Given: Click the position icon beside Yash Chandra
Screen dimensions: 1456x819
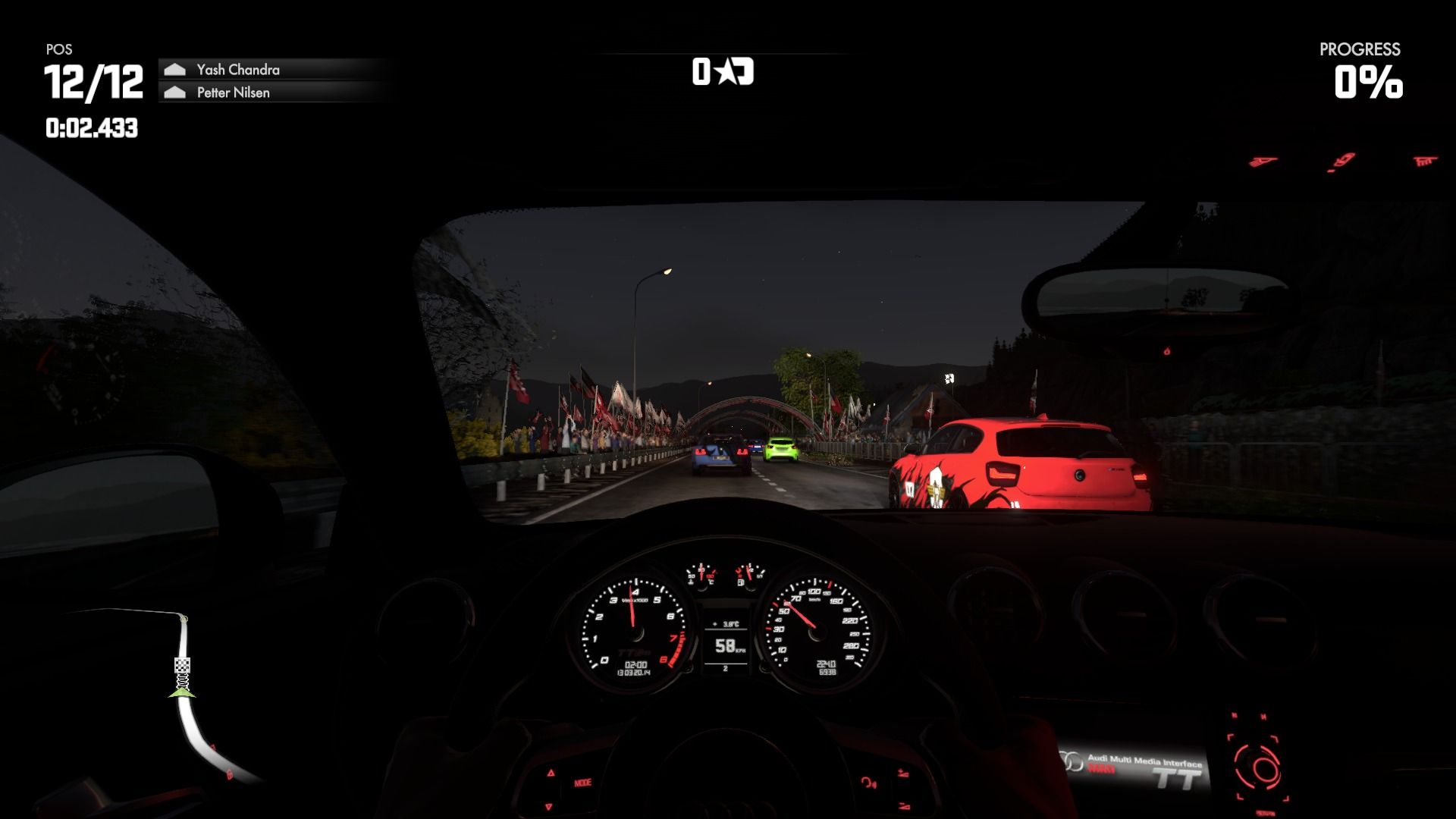Looking at the screenshot, I should (x=175, y=69).
